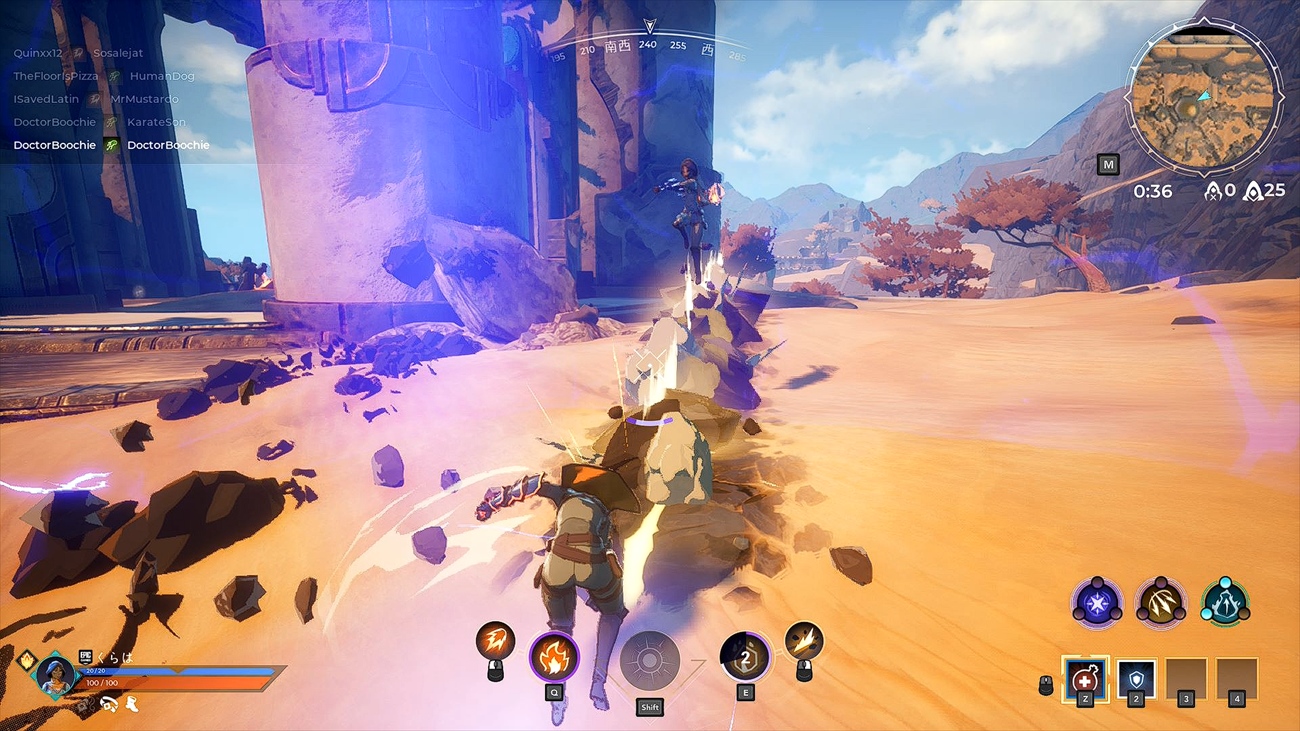Screen dimensions: 1300x731
Task: Toggle the minimap with the M key button
Action: pyautogui.click(x=1108, y=164)
